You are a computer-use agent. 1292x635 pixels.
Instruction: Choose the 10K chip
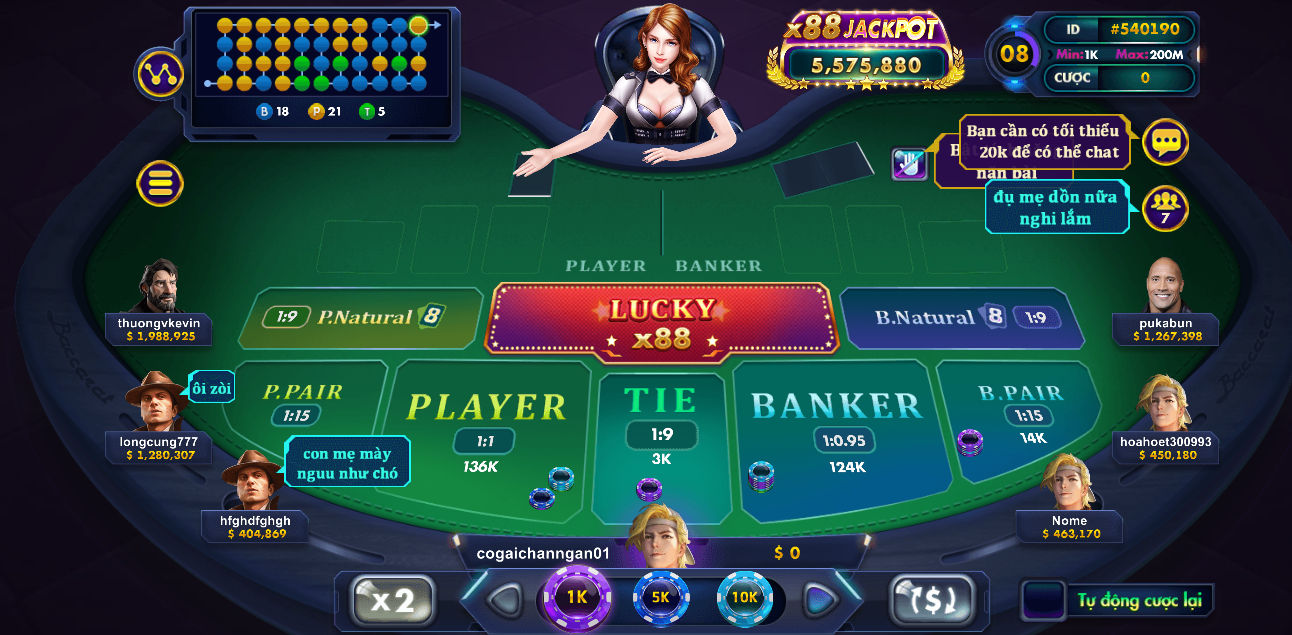745,597
